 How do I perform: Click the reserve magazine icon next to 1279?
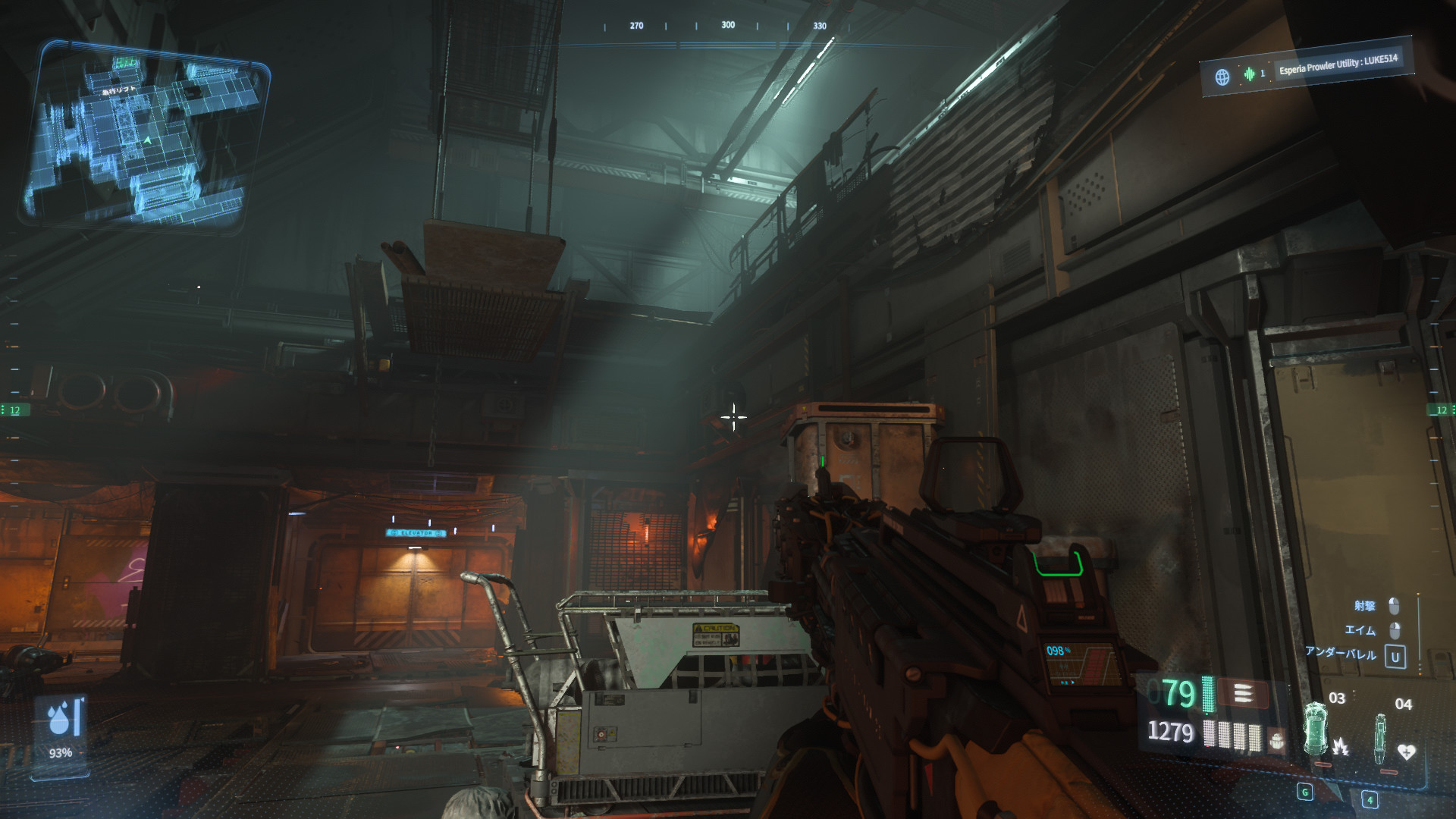tap(1277, 740)
